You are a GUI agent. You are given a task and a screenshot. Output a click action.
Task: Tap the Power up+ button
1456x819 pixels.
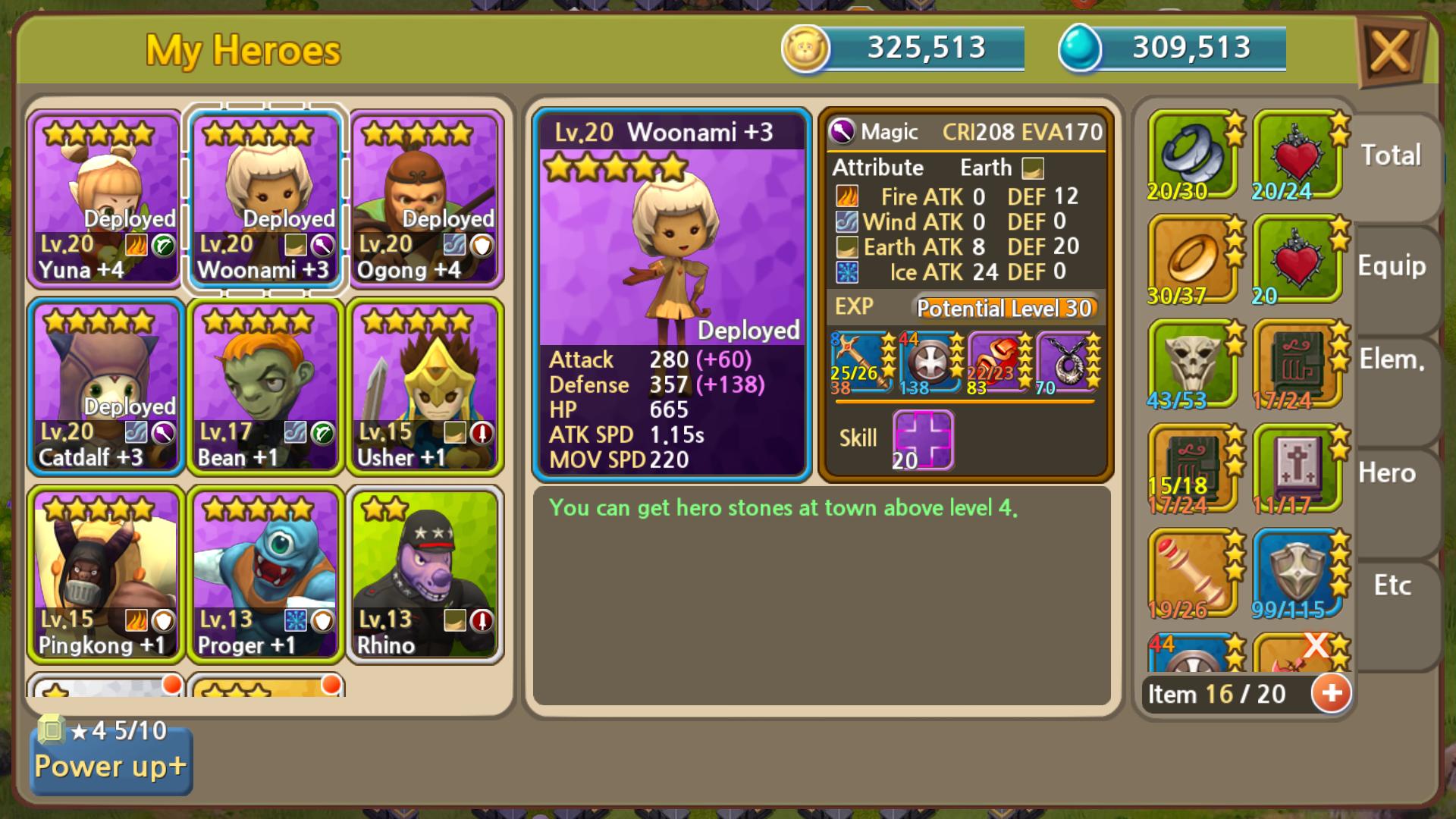click(111, 765)
